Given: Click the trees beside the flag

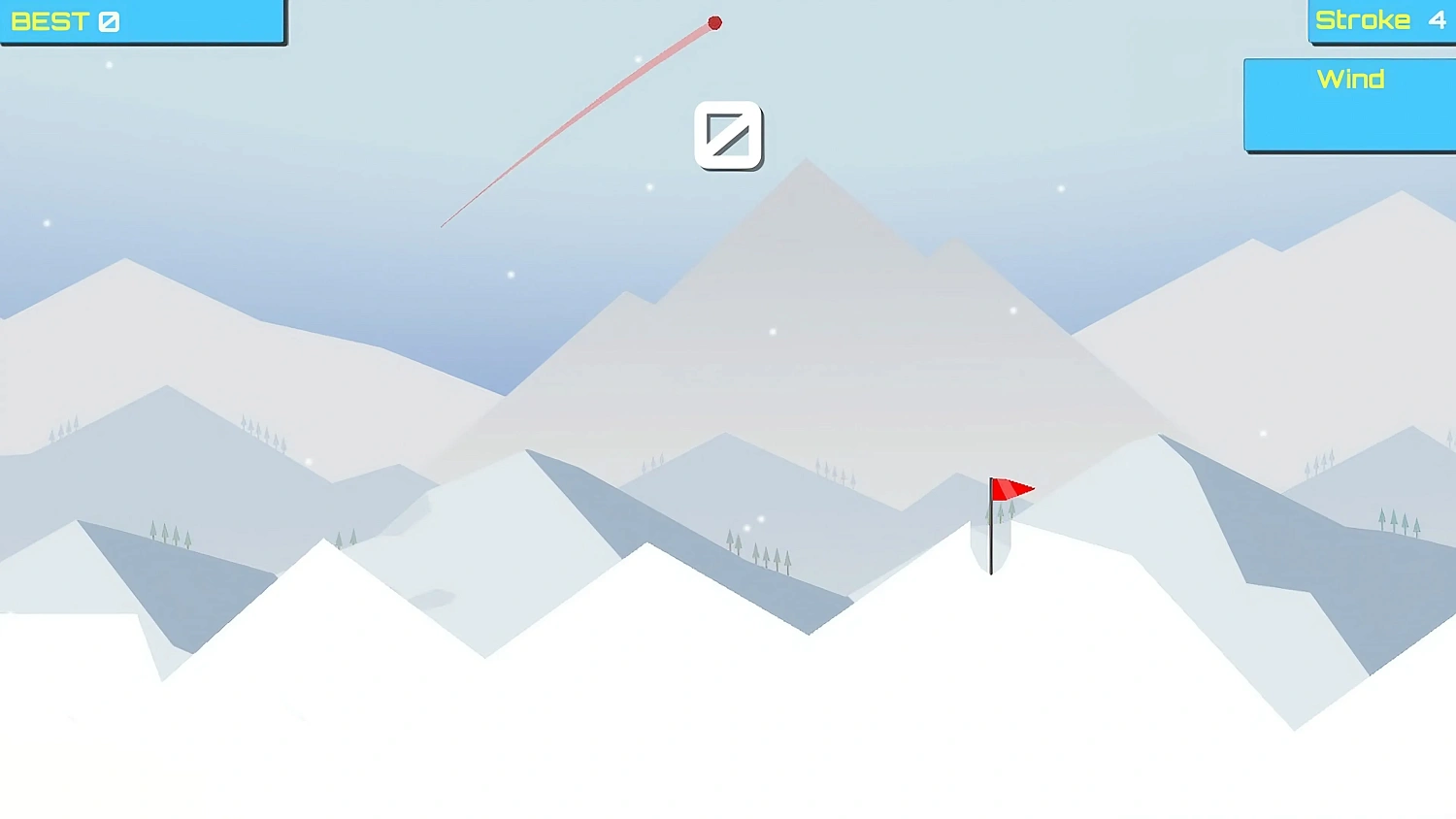Looking at the screenshot, I should pyautogui.click(x=1003, y=514).
